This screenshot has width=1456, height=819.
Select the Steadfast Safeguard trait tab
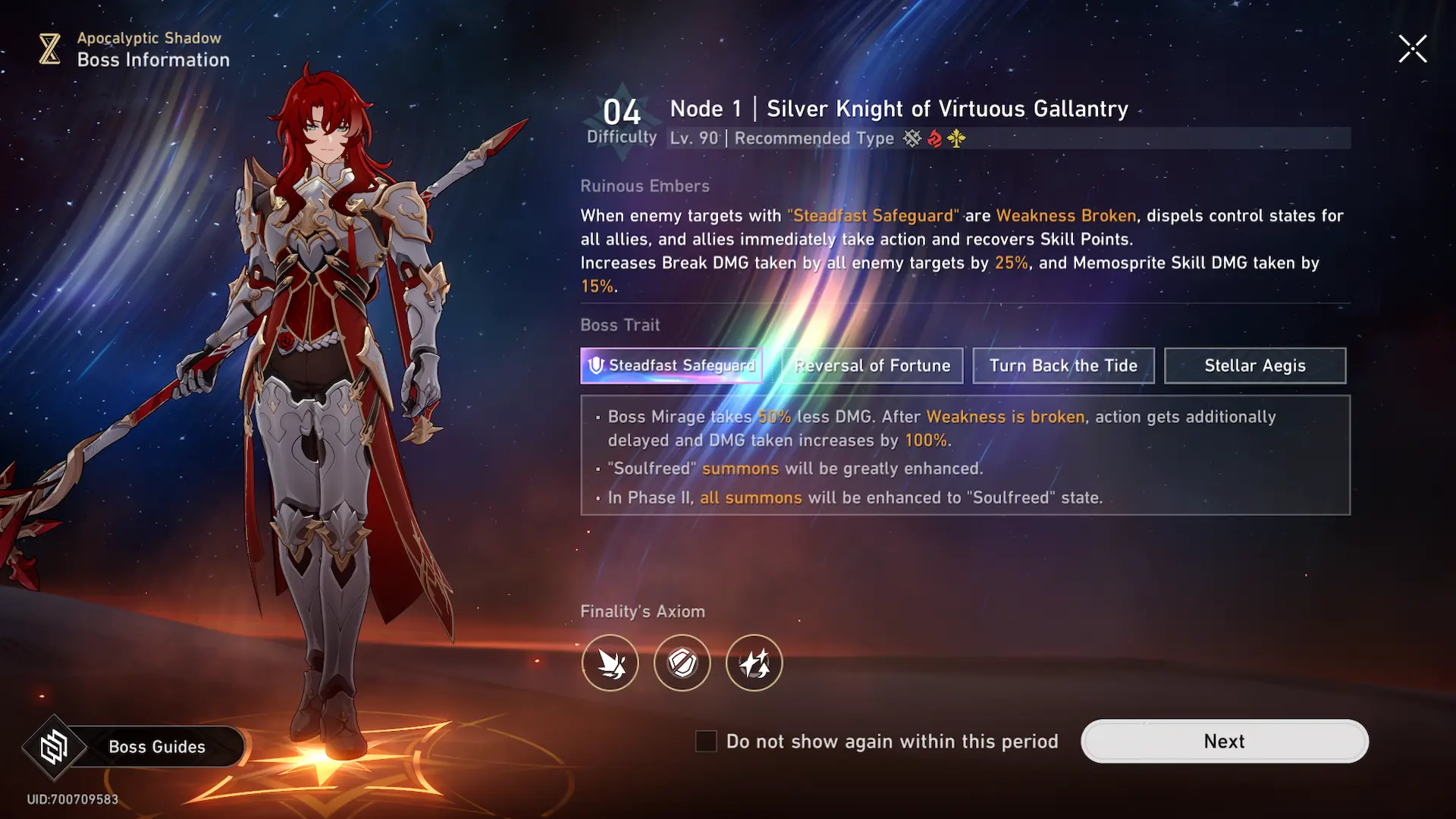[x=671, y=366]
